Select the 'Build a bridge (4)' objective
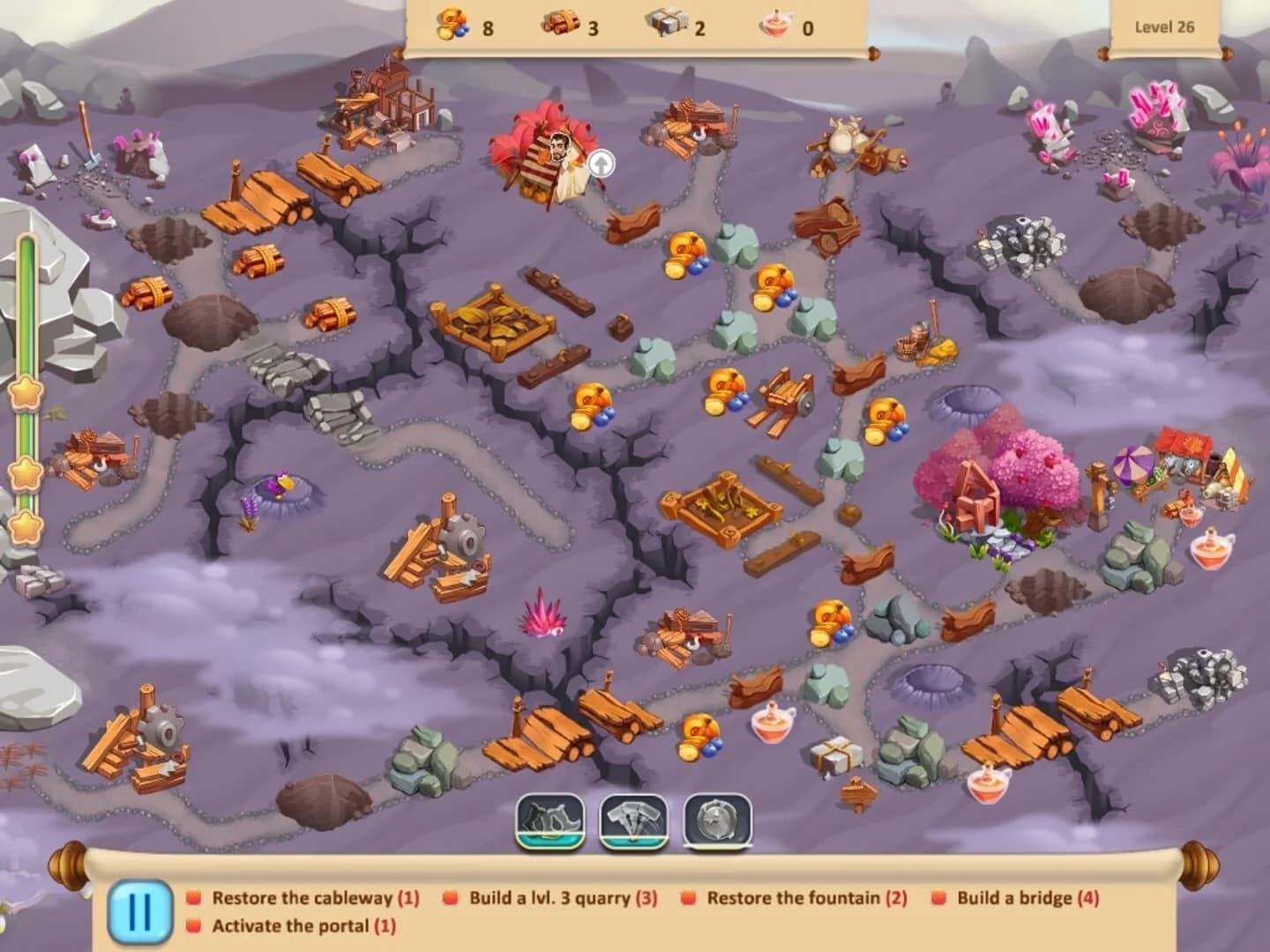This screenshot has height=952, width=1270. tap(1027, 900)
